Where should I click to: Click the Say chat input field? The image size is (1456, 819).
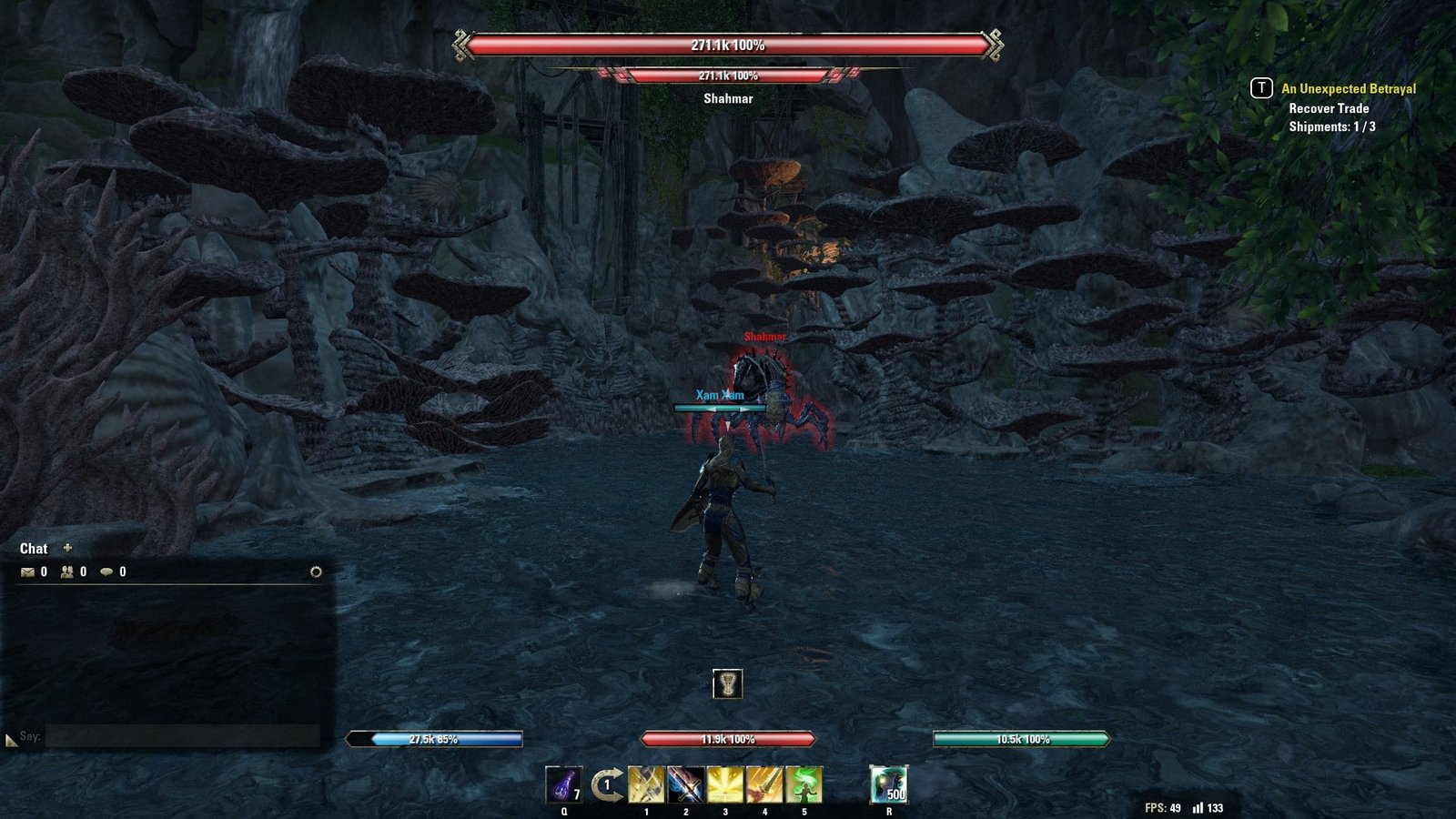pos(182,736)
